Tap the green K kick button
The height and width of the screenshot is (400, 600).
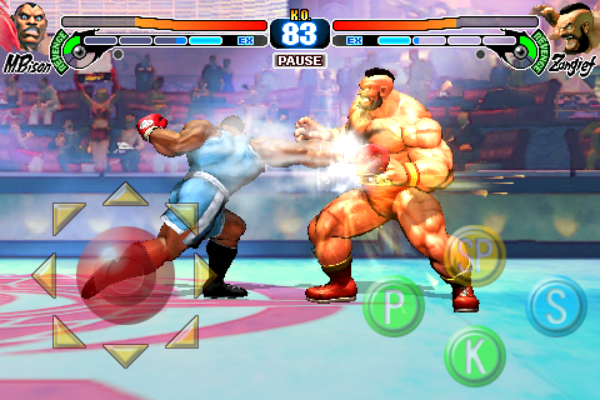[474, 355]
